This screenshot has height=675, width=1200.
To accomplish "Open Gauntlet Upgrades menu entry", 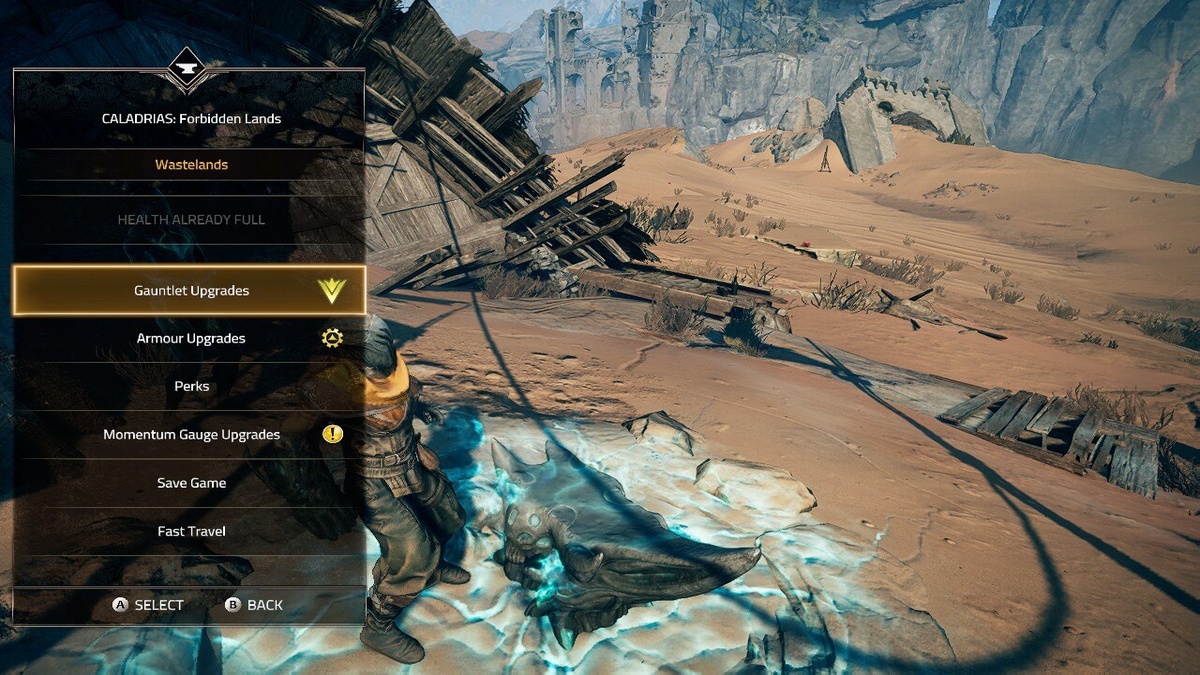I will point(191,291).
